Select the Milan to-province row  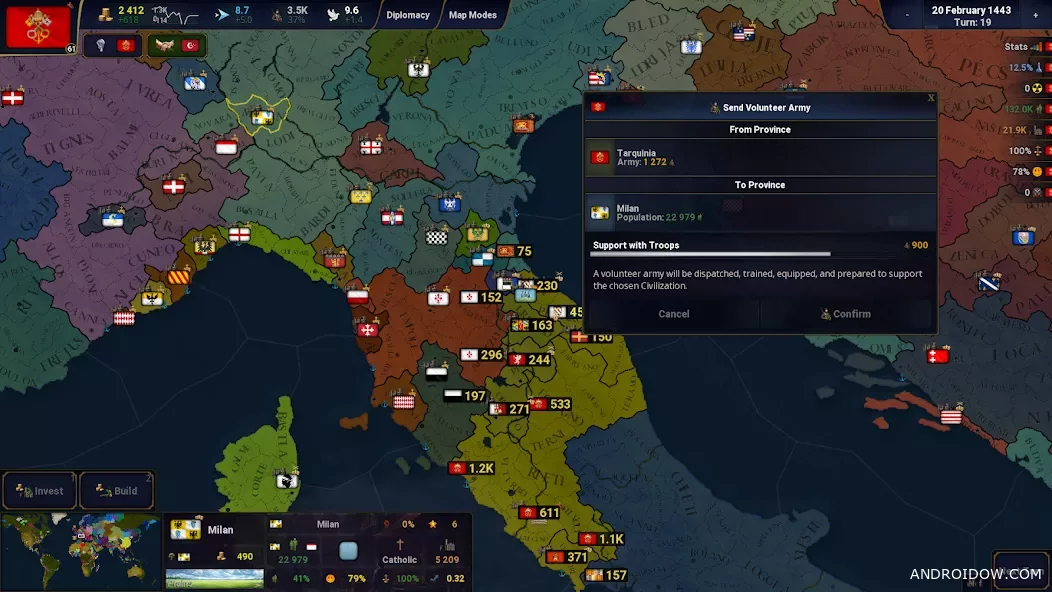pyautogui.click(x=760, y=213)
